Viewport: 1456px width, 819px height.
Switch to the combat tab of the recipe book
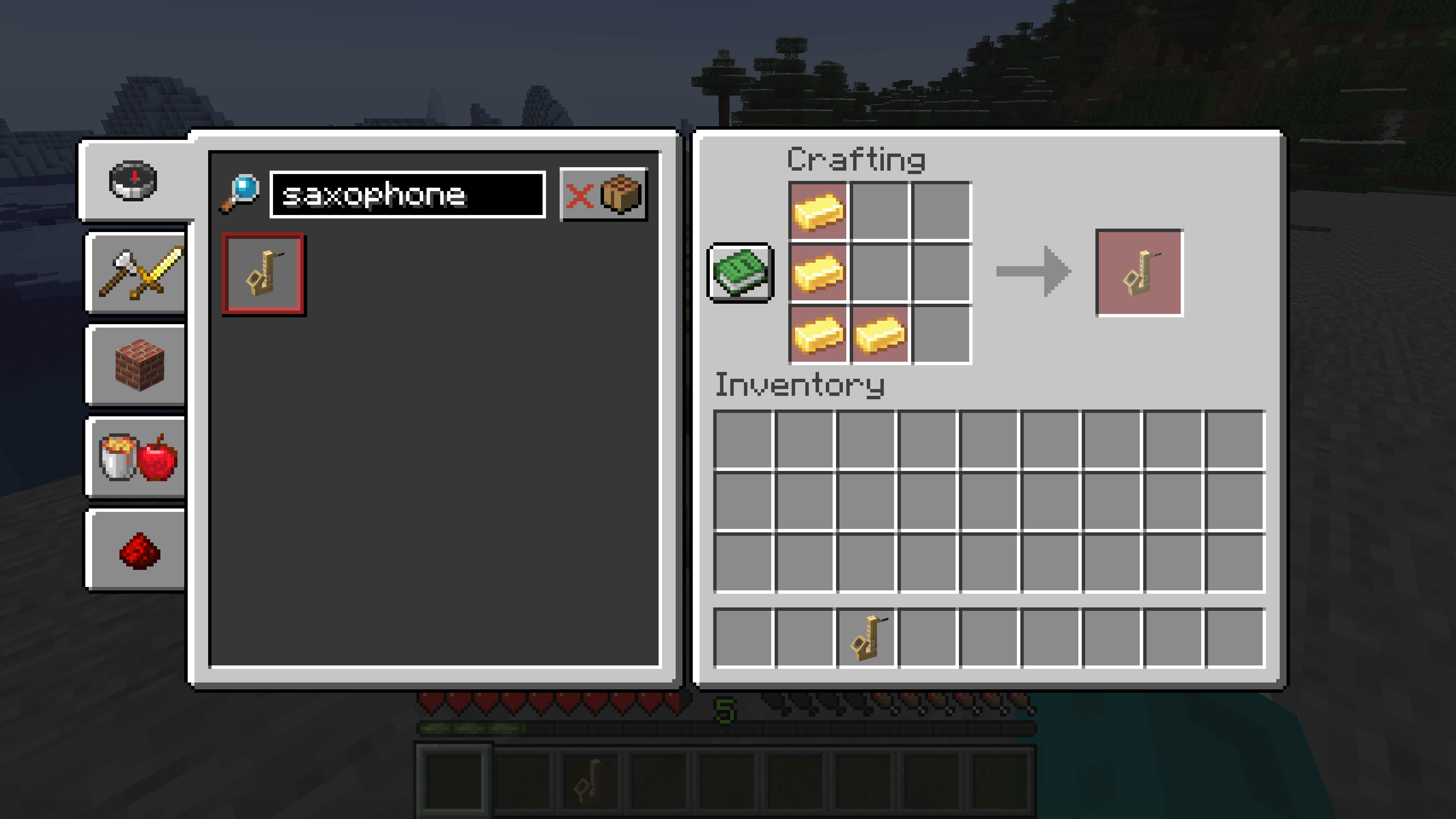click(136, 273)
